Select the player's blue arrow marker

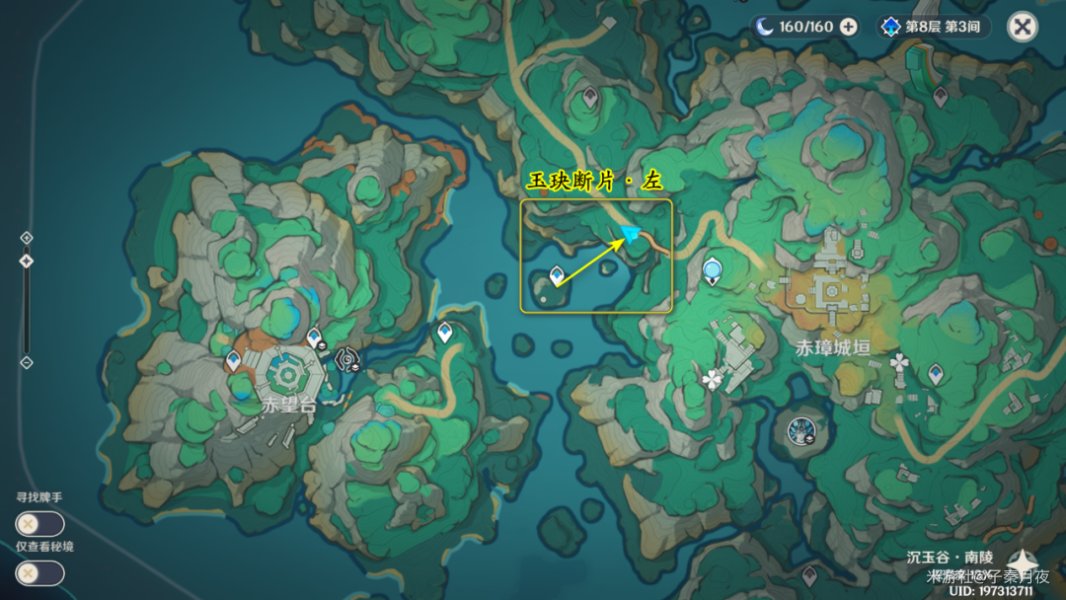pyautogui.click(x=630, y=234)
